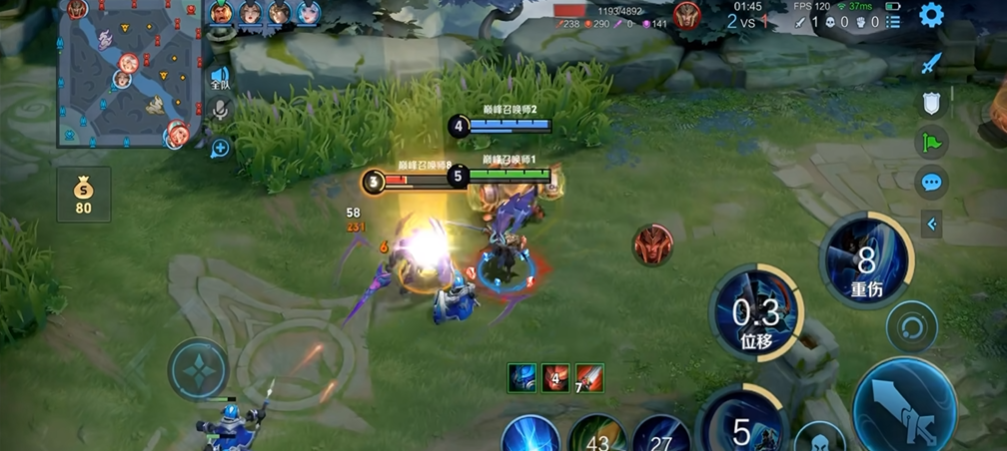
Task: Activate the 重伤 skill
Action: [865, 261]
